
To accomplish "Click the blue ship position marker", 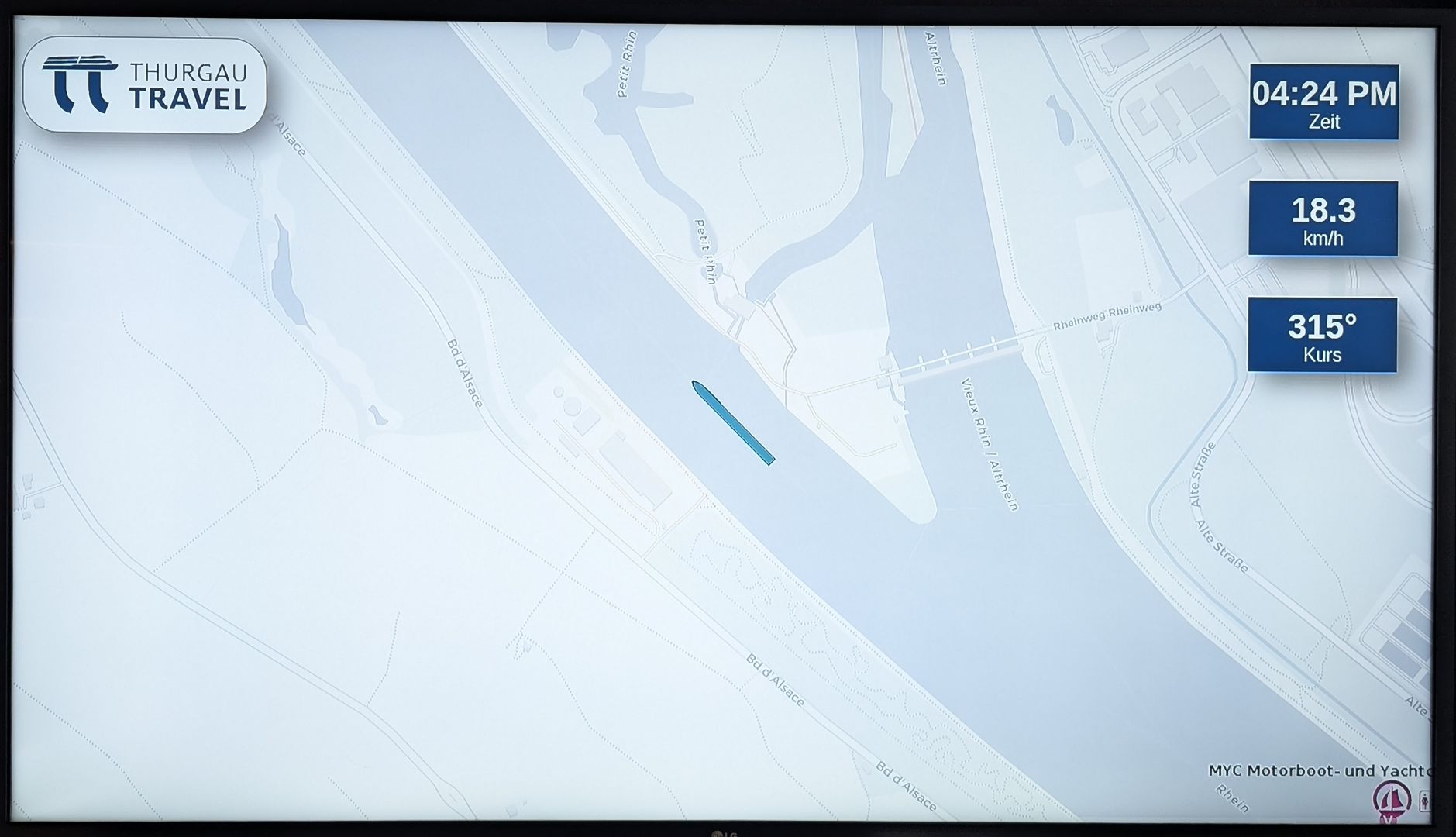I will click(x=732, y=422).
